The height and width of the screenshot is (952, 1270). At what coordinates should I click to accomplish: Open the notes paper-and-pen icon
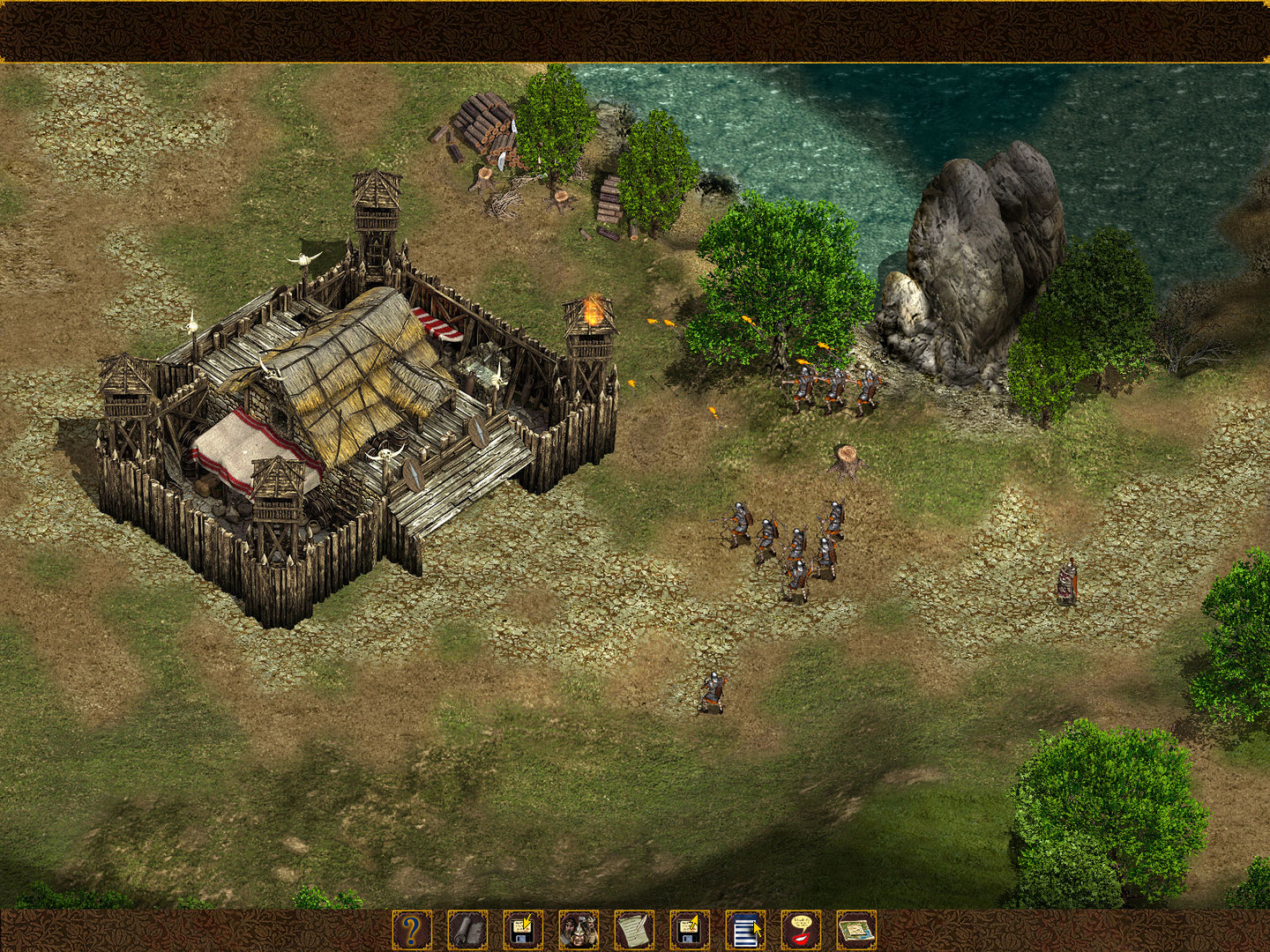coord(635,930)
